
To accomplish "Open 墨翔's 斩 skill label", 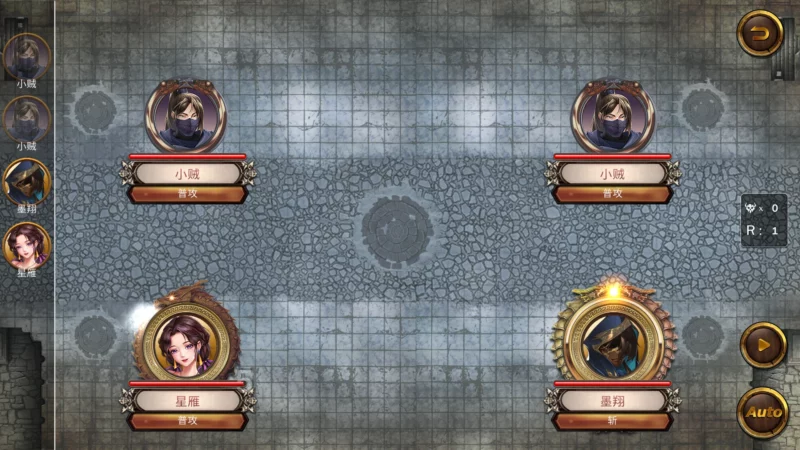I will (x=612, y=420).
